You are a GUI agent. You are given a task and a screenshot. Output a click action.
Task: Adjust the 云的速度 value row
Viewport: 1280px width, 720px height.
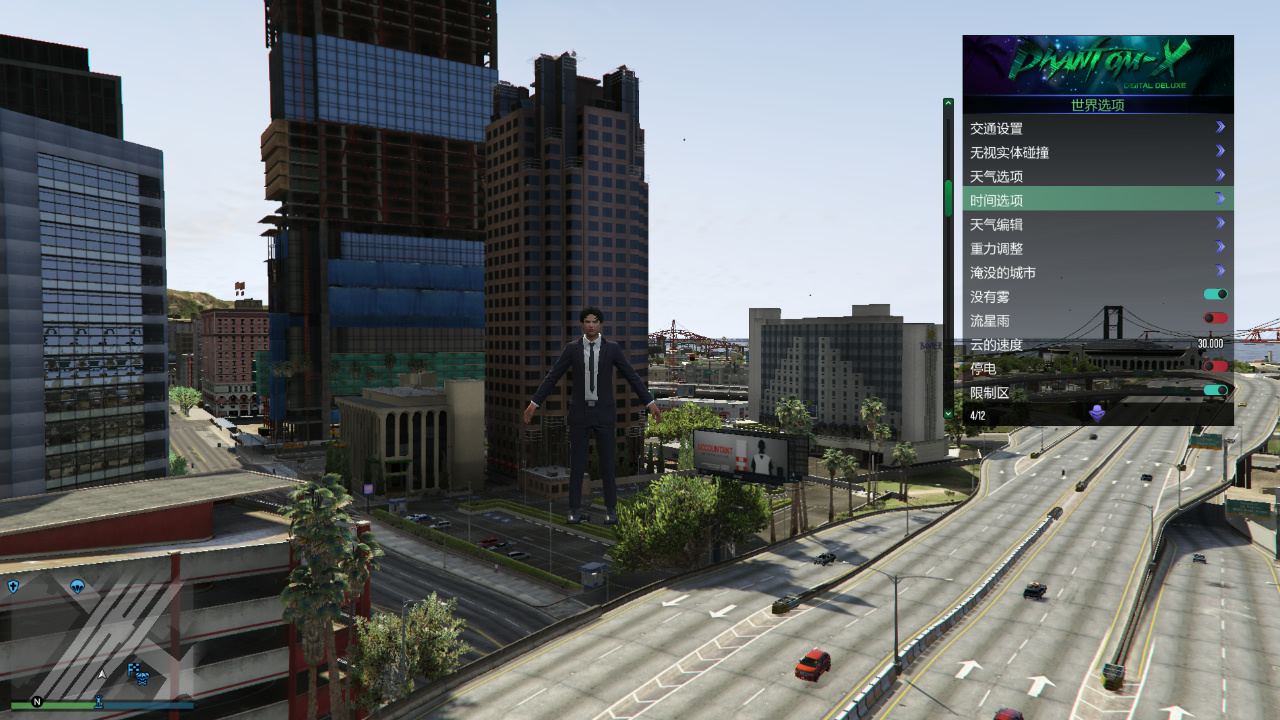(x=1097, y=344)
